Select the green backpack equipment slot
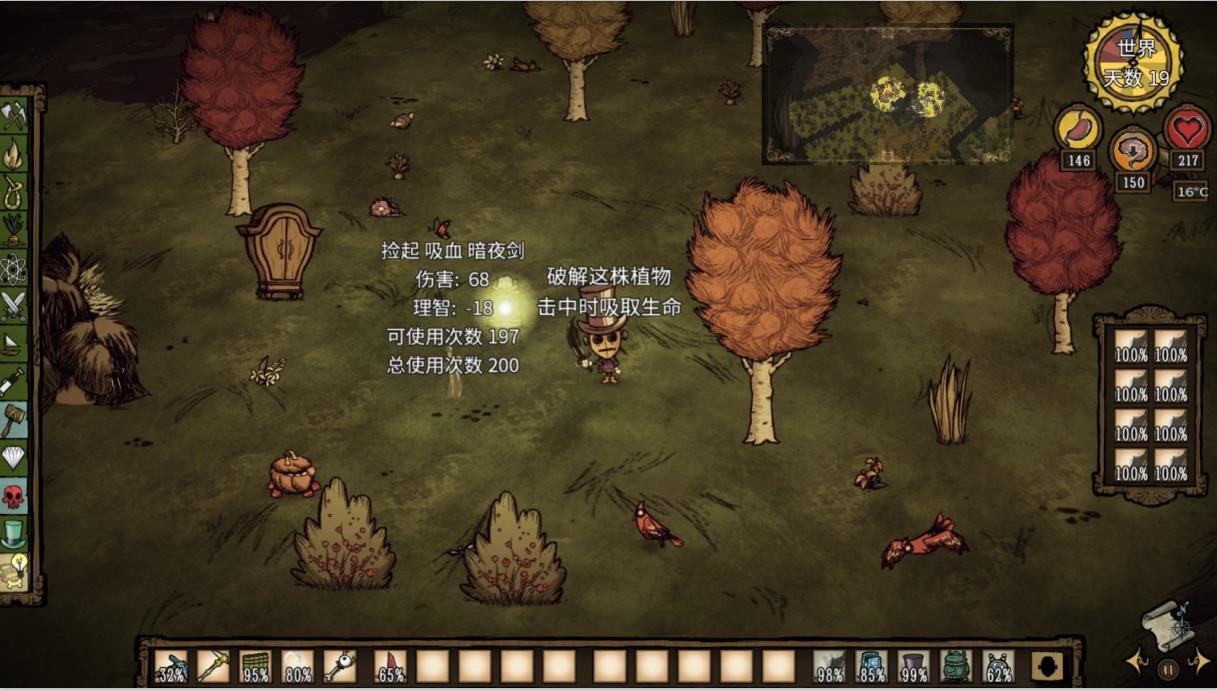1217x691 pixels. click(956, 666)
